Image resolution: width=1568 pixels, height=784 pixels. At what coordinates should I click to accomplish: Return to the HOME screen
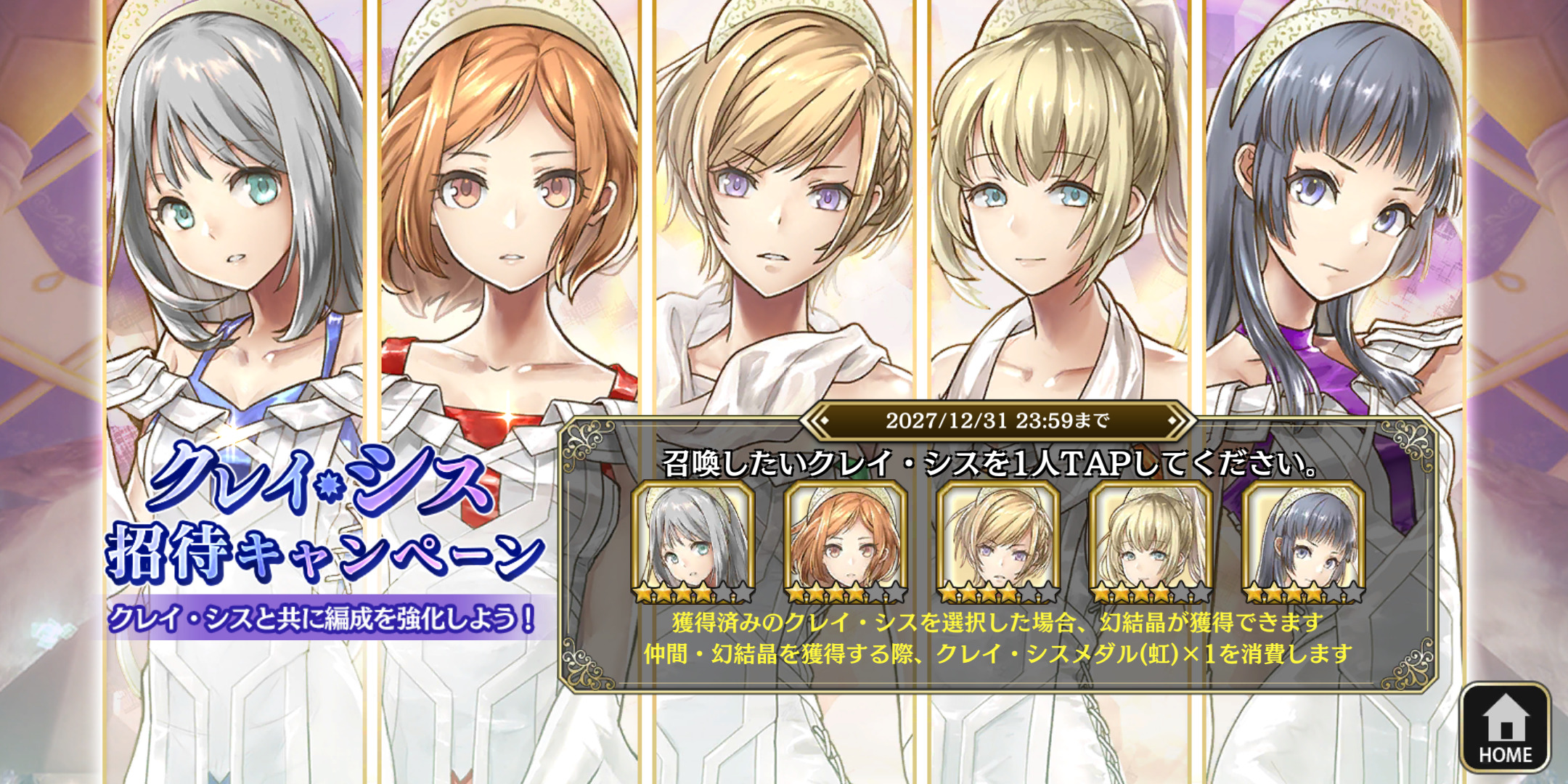click(1505, 727)
